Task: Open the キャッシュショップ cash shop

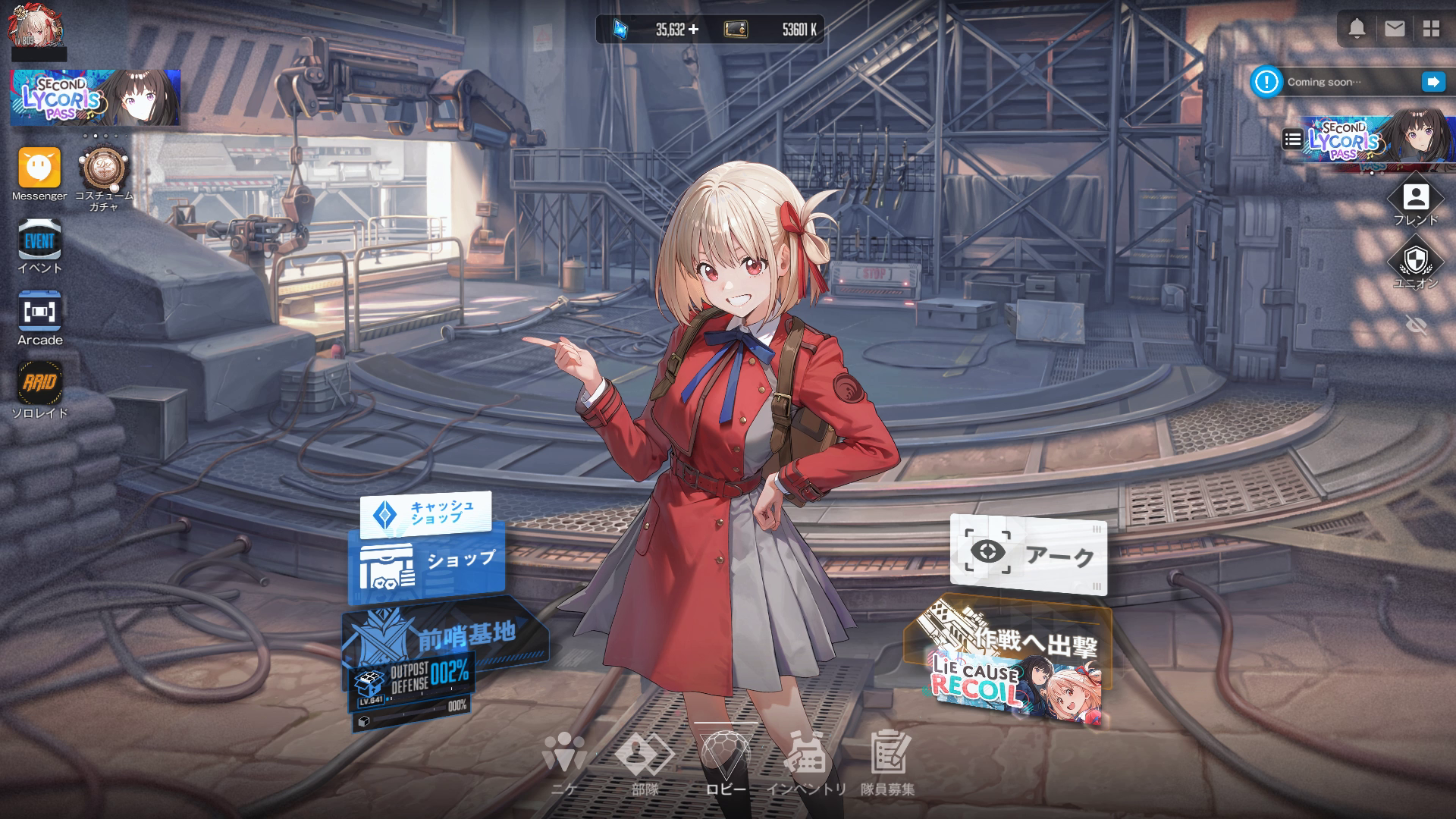Action: 426,513
